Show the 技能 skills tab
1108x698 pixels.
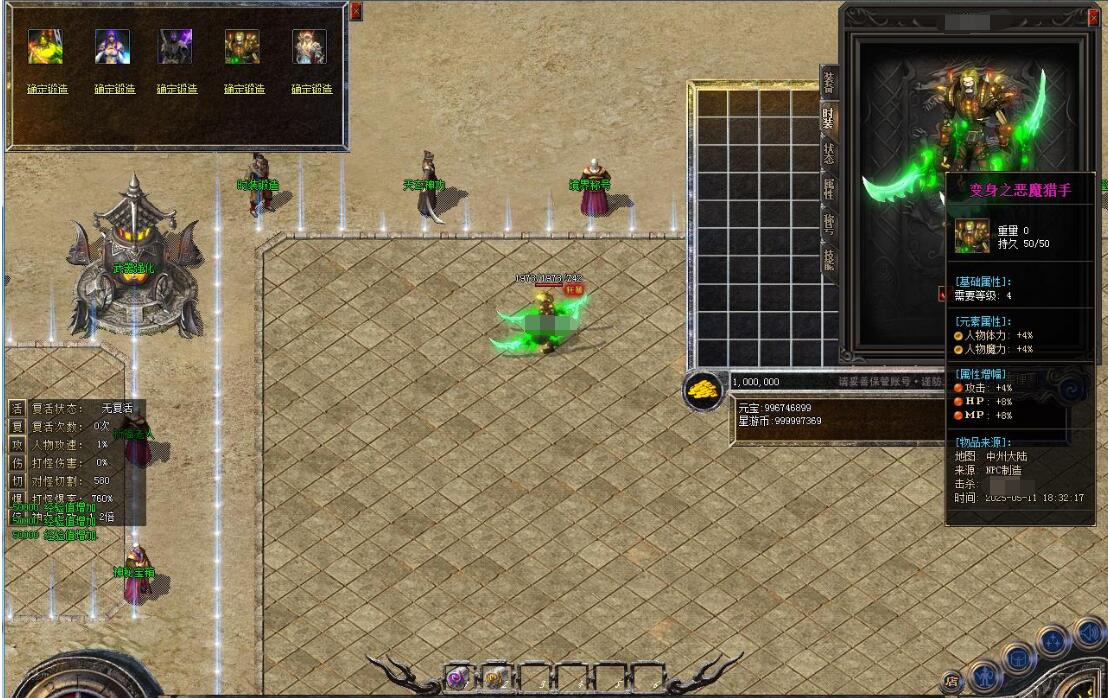(828, 259)
